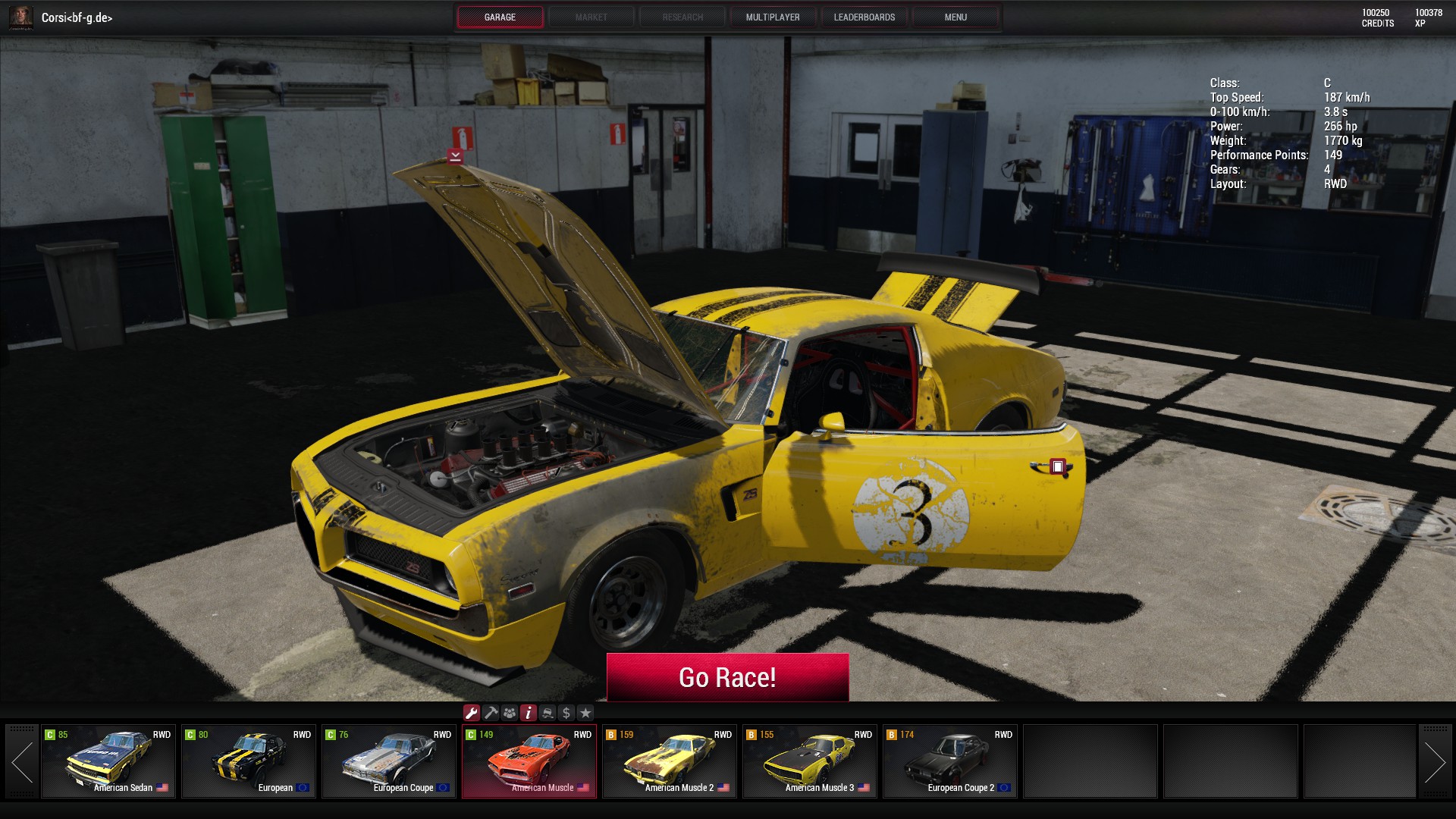Viewport: 1456px width, 819px height.
Task: Open the Garage tab
Action: [x=500, y=17]
